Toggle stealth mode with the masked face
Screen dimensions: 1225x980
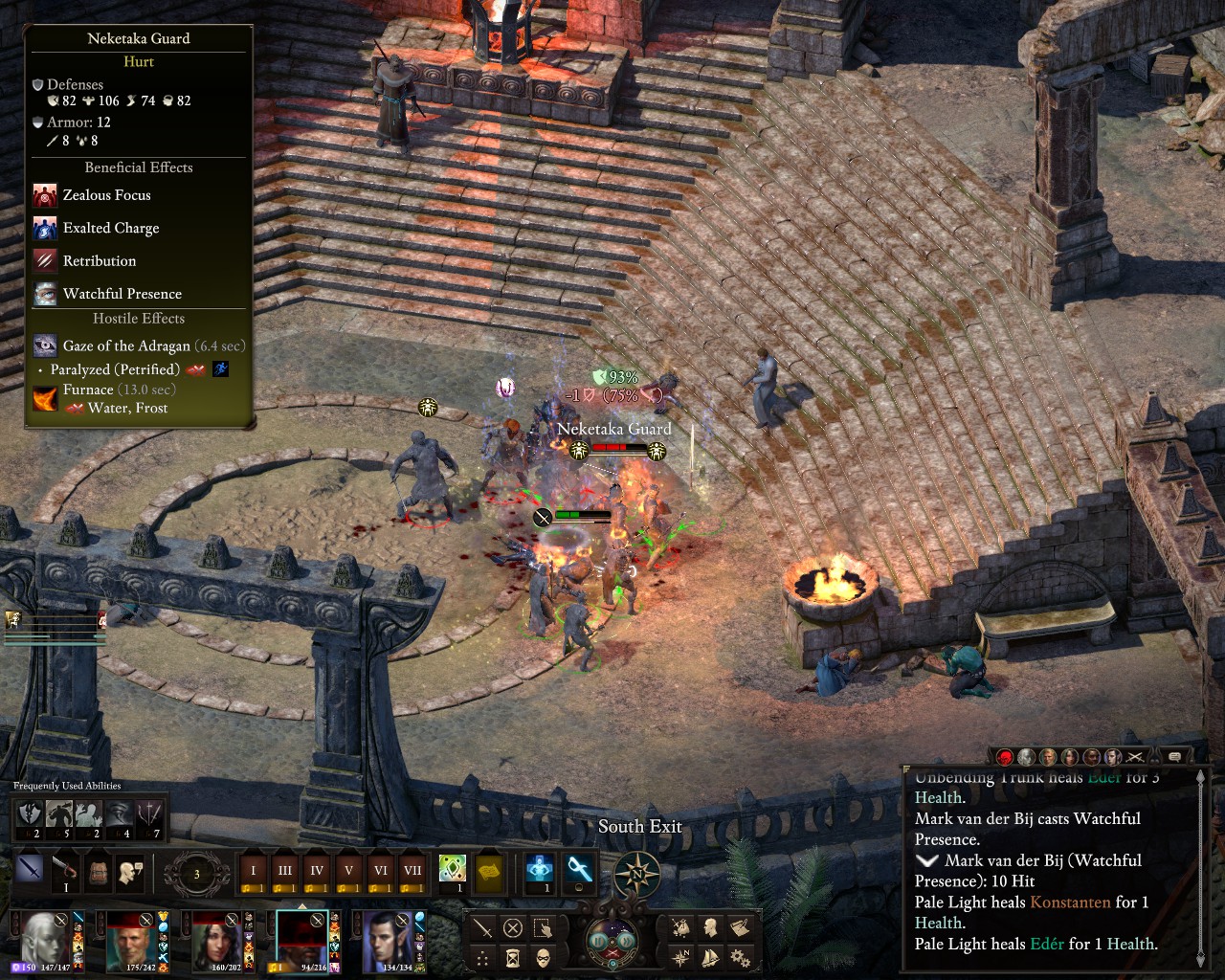[x=543, y=957]
